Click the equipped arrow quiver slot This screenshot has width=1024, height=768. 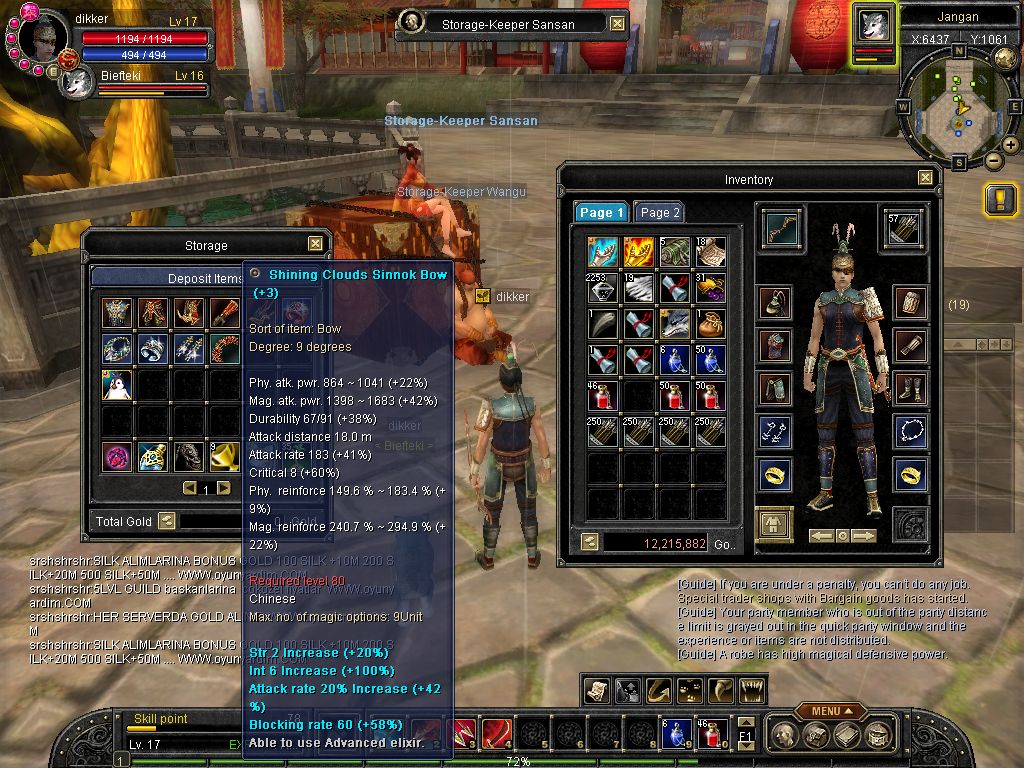[x=899, y=228]
